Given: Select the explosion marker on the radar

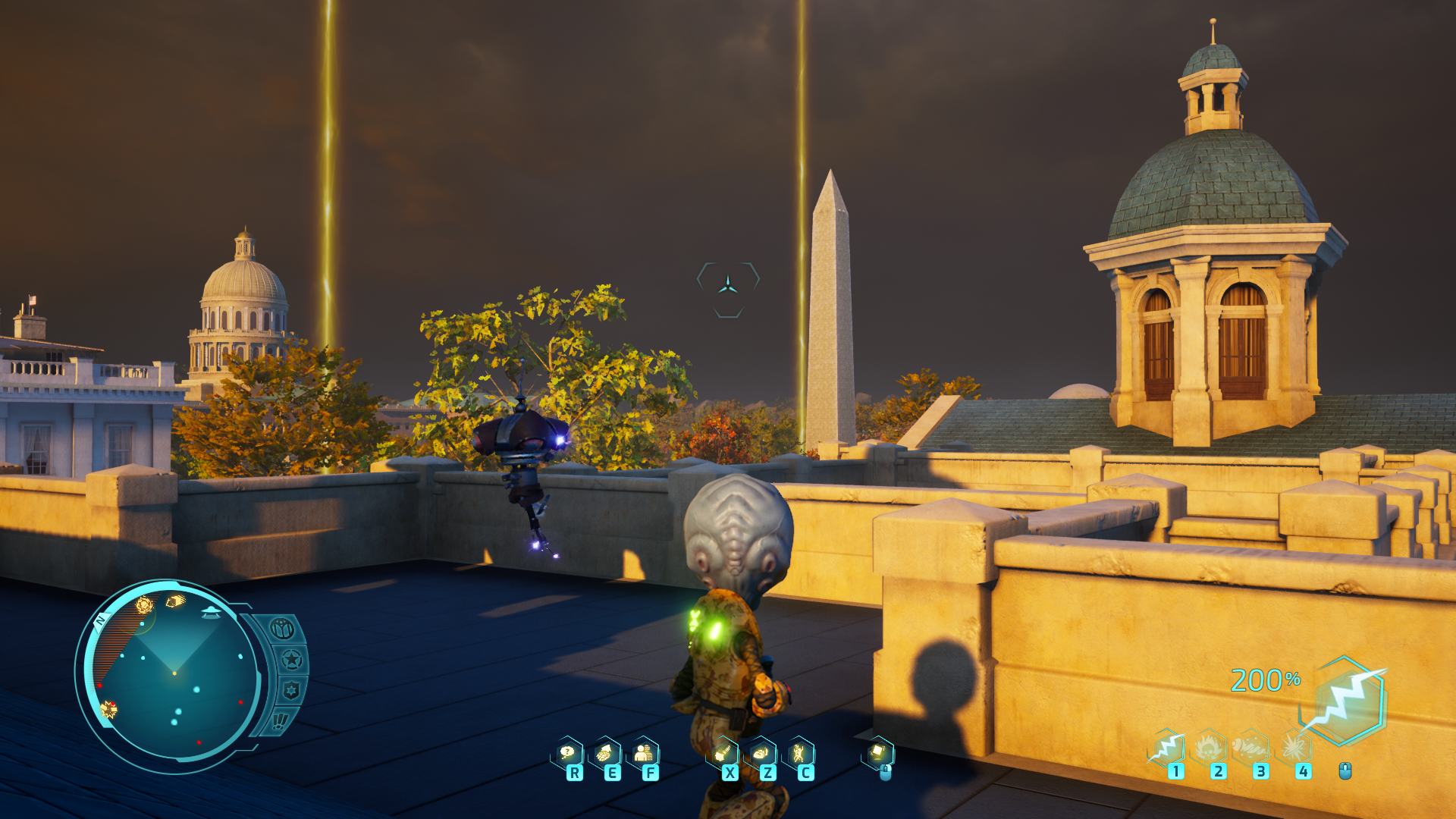Looking at the screenshot, I should coord(109,710).
